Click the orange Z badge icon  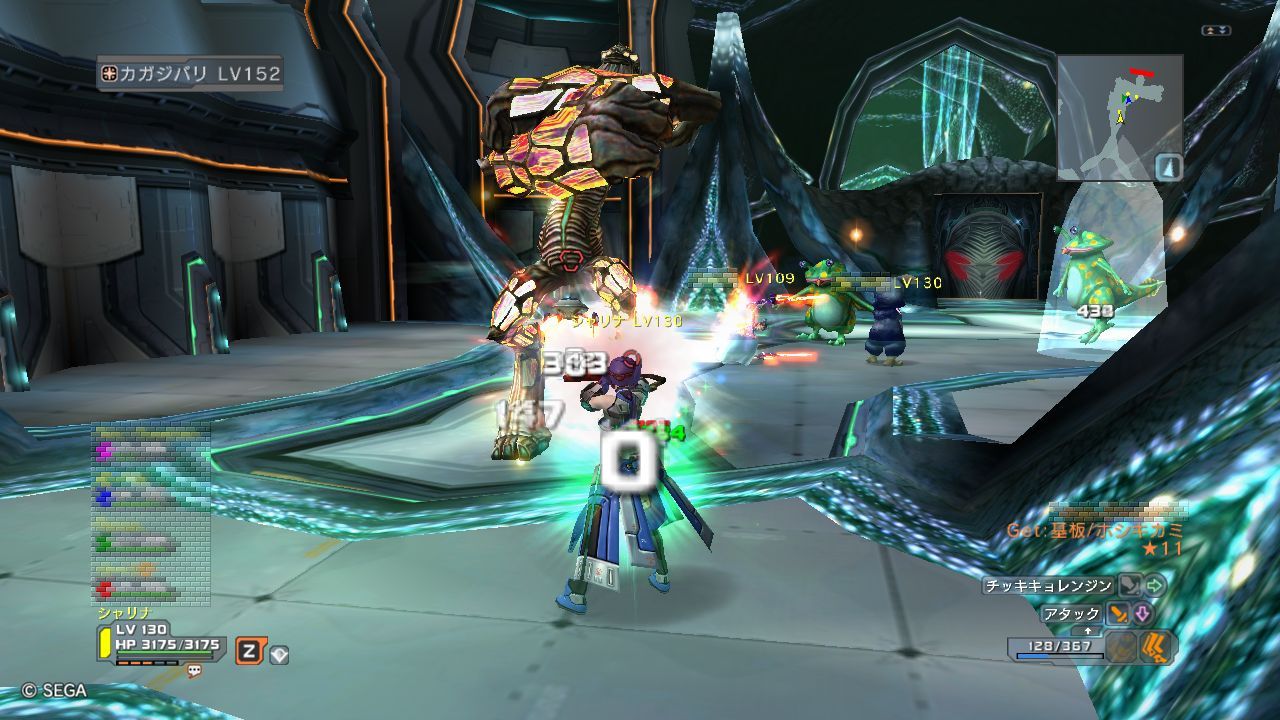(x=249, y=652)
